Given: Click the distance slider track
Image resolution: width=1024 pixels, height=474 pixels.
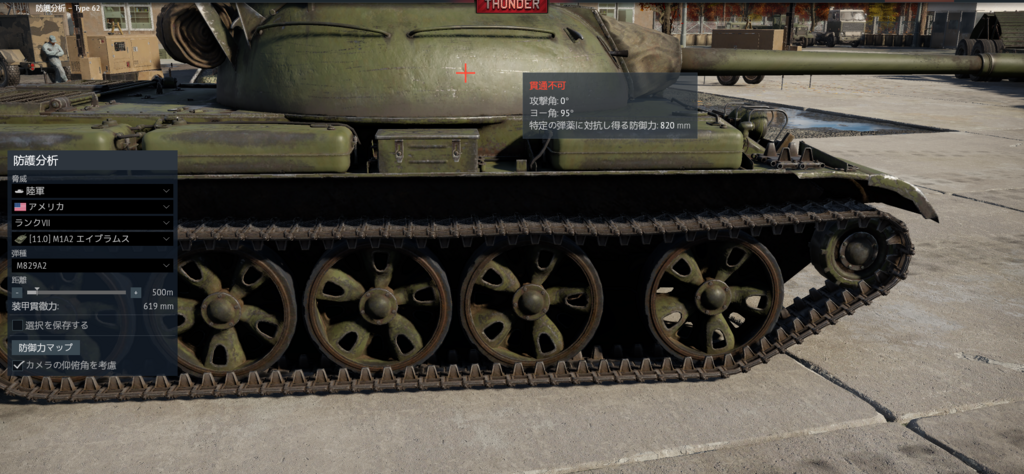Looking at the screenshot, I should pos(80,292).
